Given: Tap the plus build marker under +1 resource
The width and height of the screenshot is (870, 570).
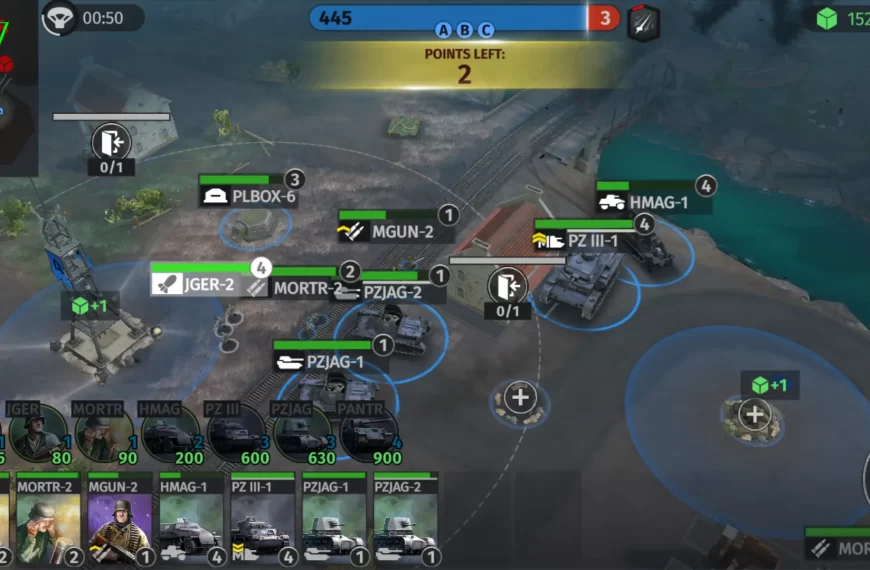Looking at the screenshot, I should [x=754, y=414].
